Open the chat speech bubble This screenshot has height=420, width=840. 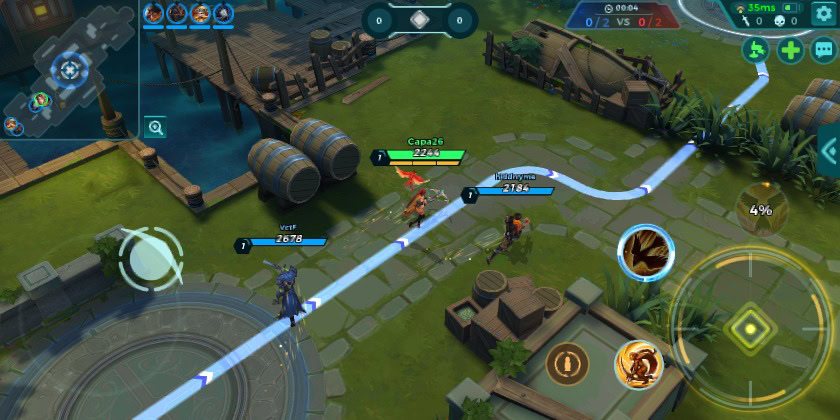[823, 49]
